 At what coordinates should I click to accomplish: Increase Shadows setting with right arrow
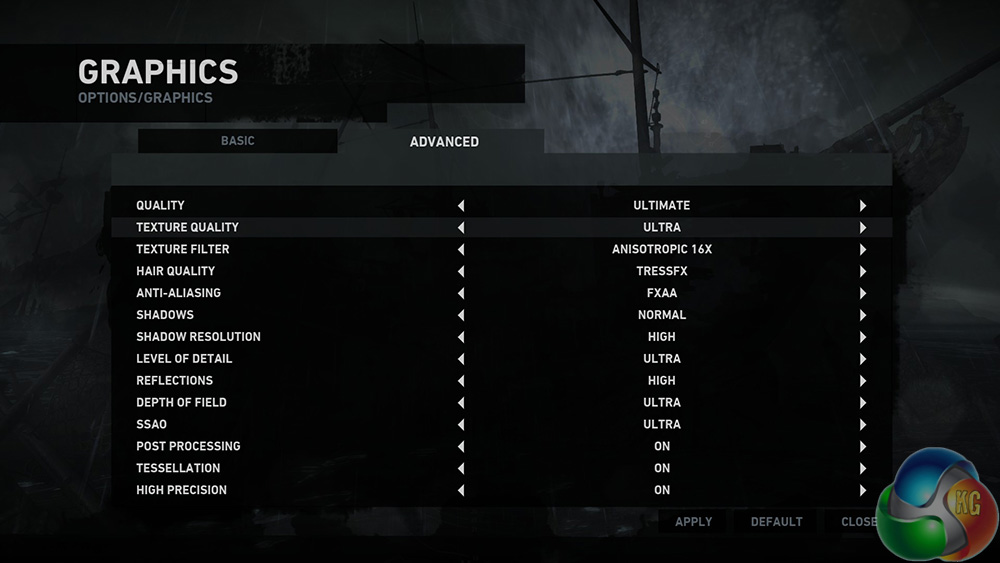(862, 316)
